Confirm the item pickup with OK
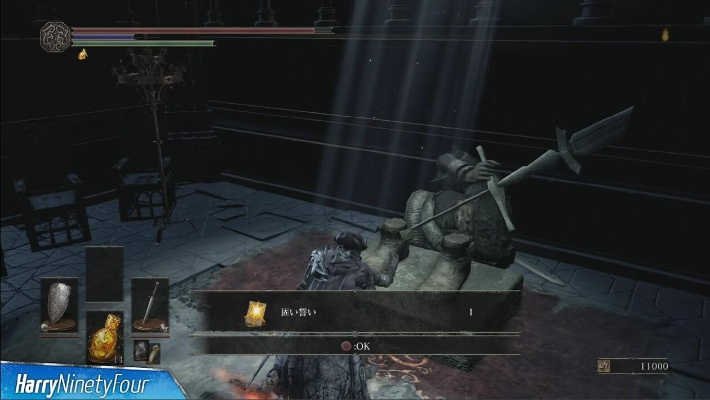The width and height of the screenshot is (710, 400). pos(355,346)
